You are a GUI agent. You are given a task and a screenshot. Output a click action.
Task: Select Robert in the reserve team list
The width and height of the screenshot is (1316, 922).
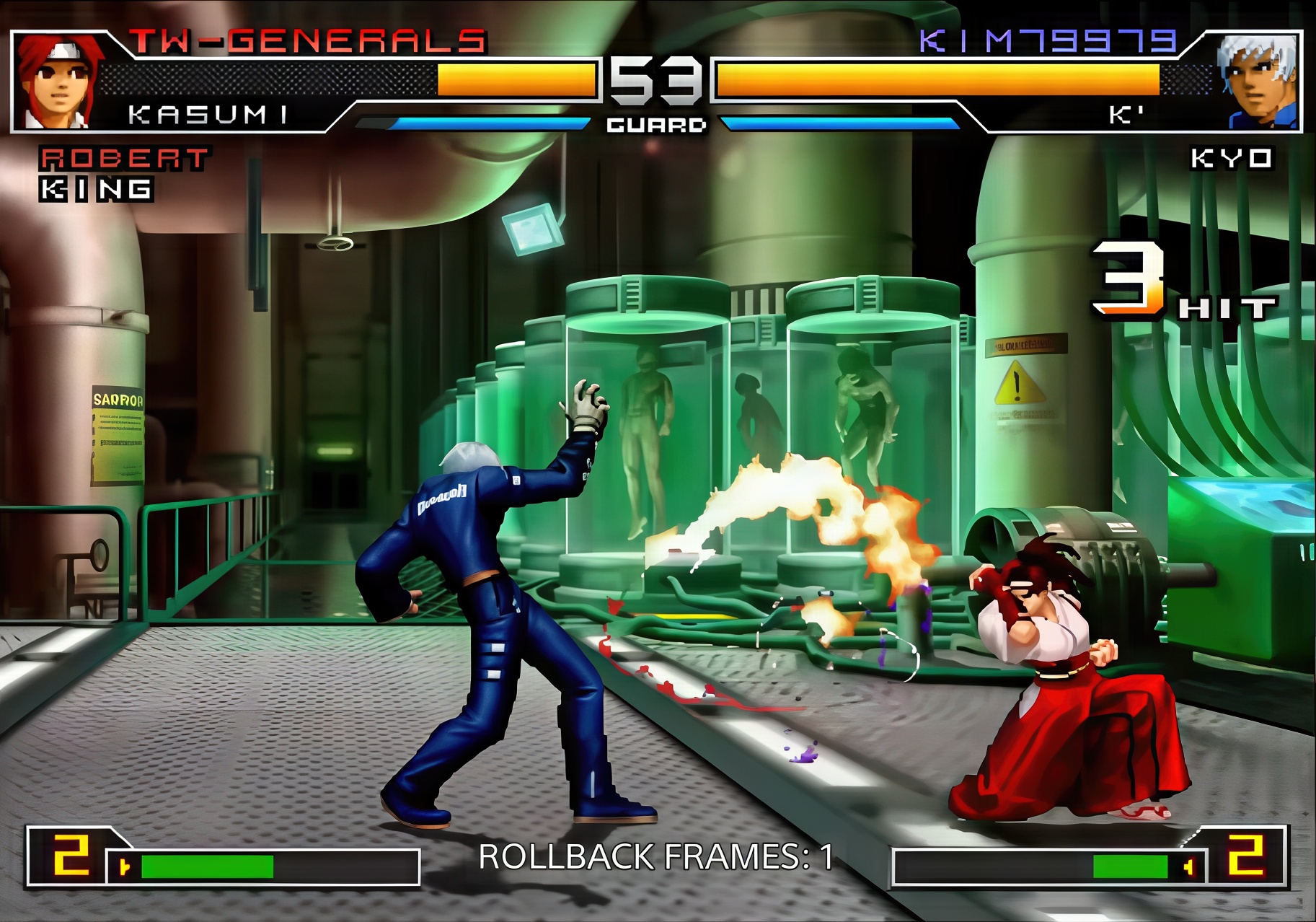pos(124,159)
